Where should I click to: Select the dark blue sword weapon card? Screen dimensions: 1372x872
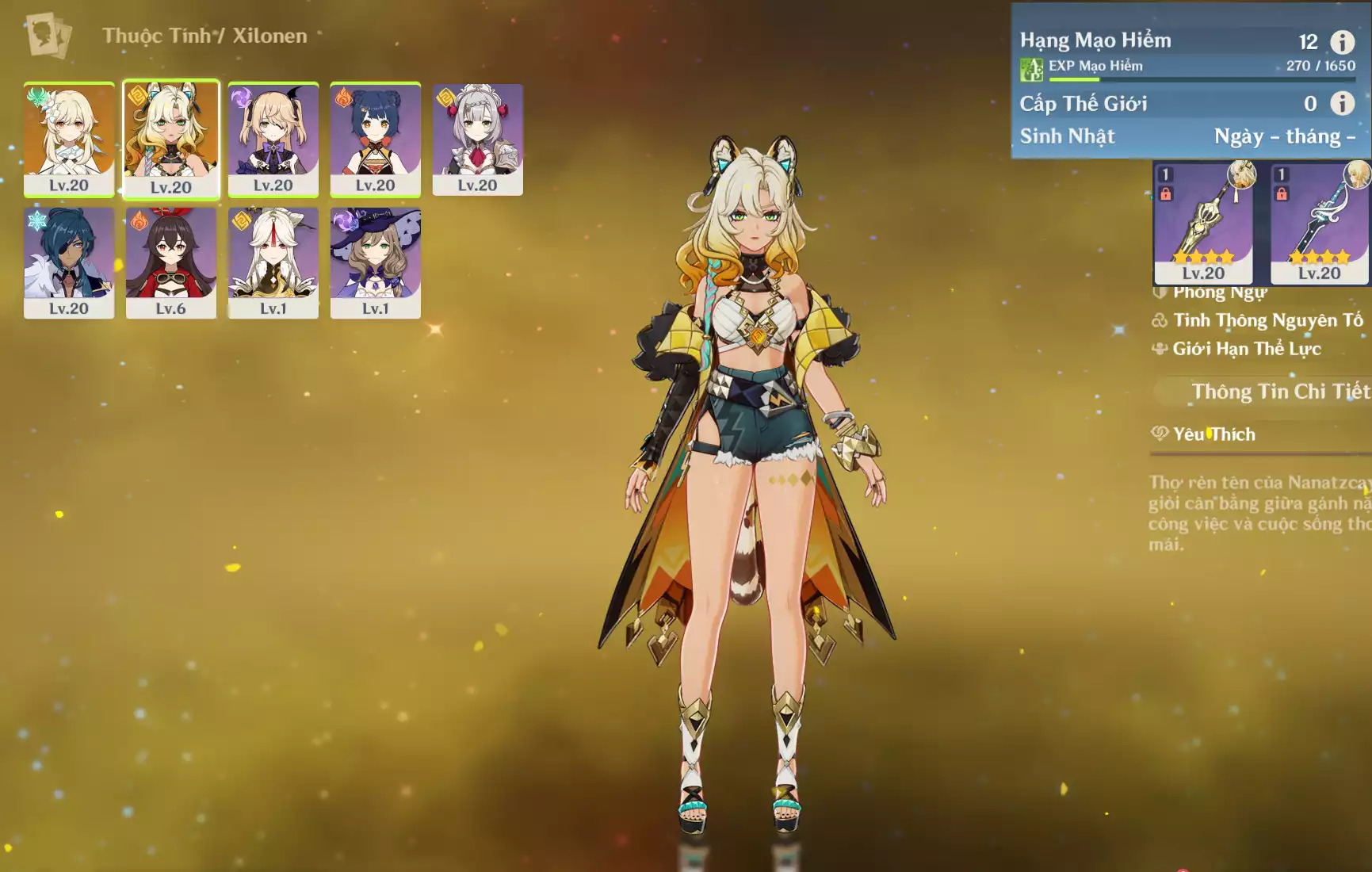[1319, 223]
